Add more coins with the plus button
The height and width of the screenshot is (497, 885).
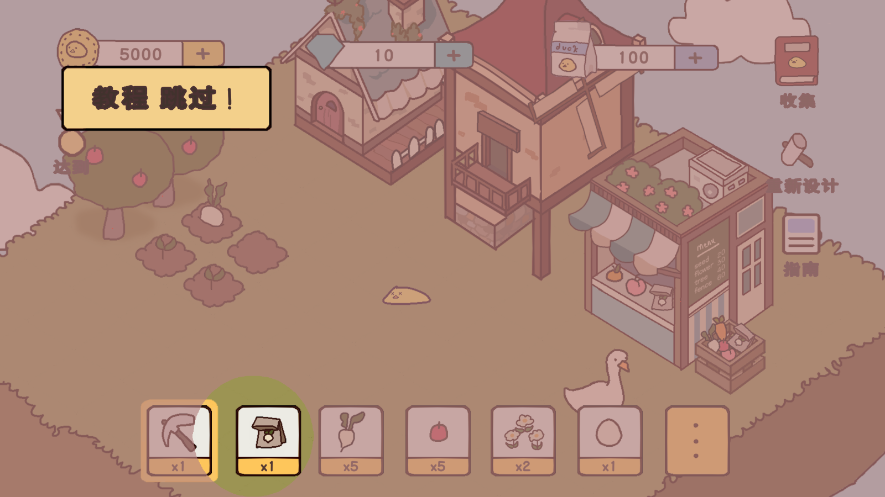(203, 54)
